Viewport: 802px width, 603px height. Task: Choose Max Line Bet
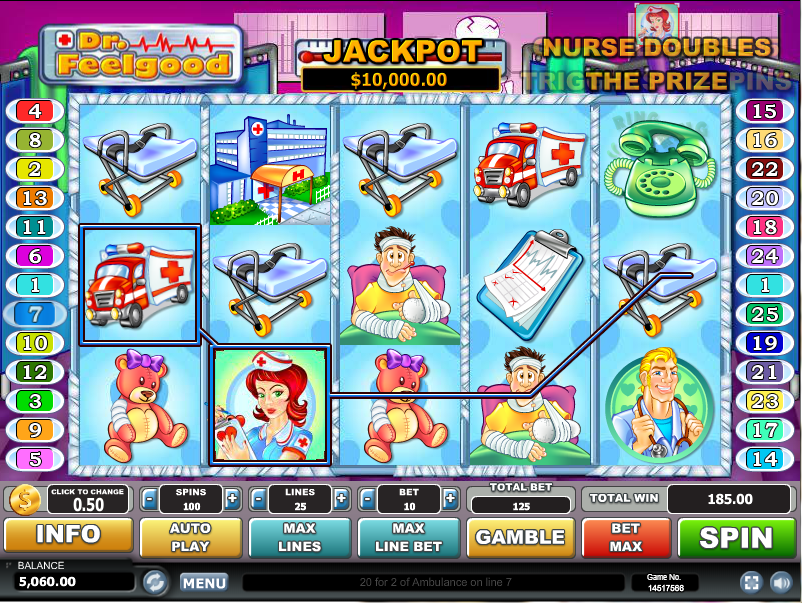pos(408,538)
